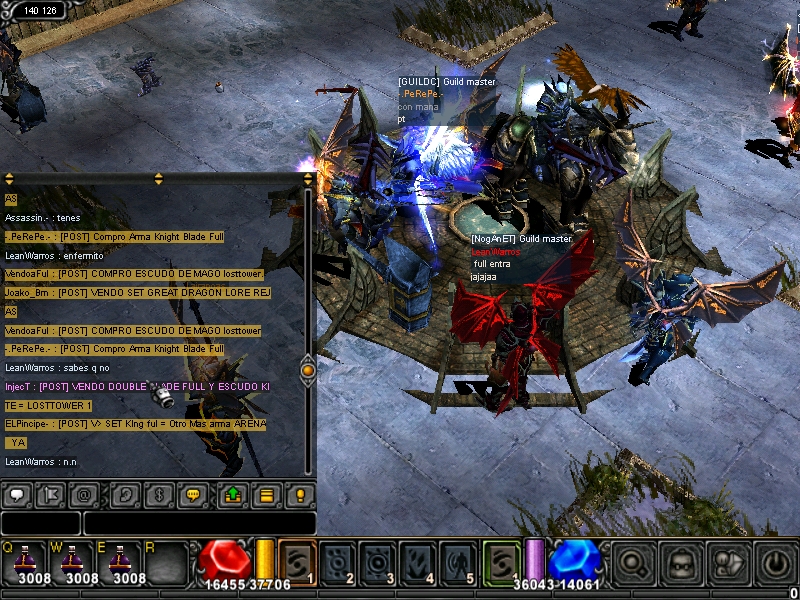Screen dimensions: 800x600
Task: Click the power system menu button
Action: tap(775, 563)
